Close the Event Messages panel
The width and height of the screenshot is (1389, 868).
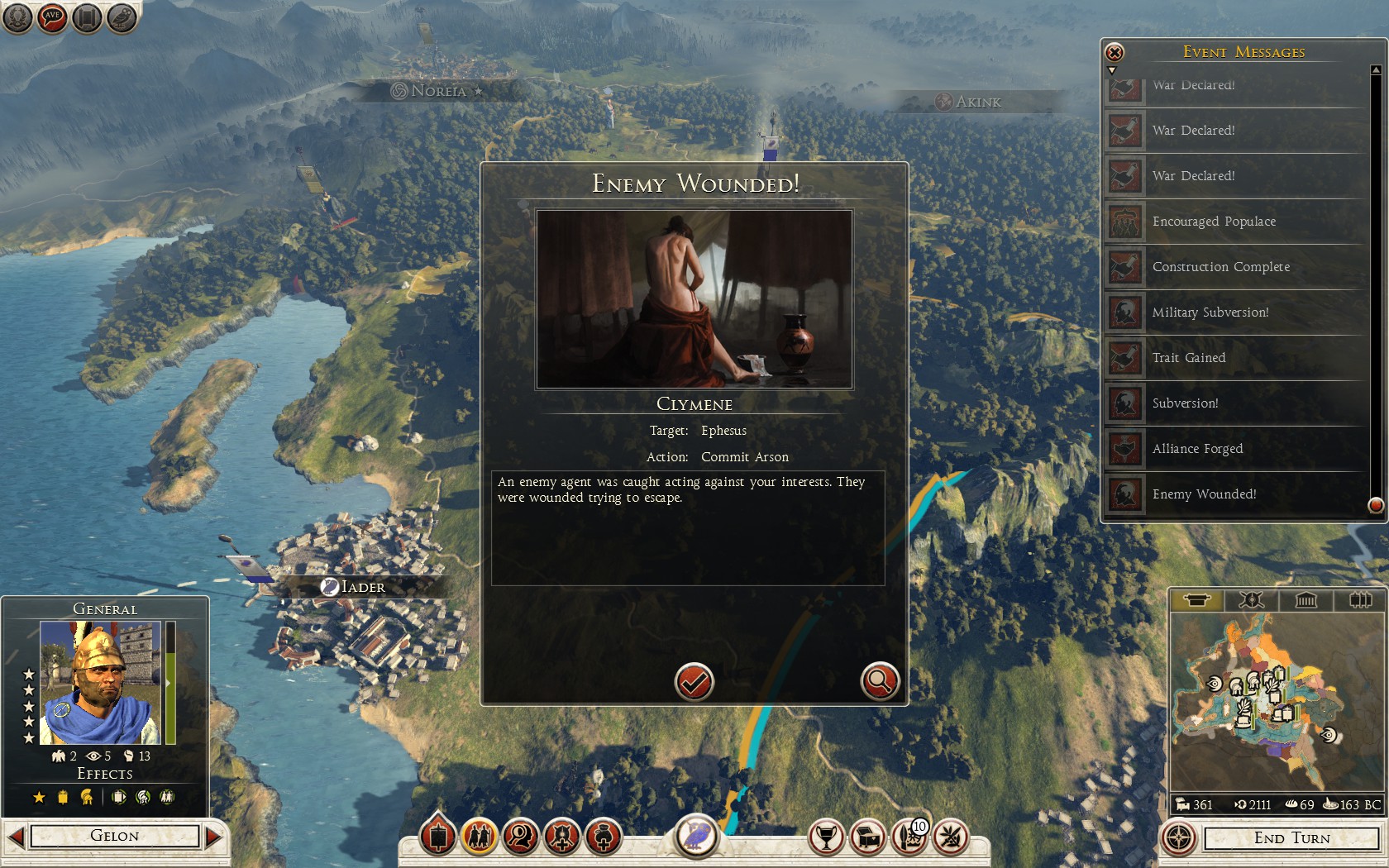tap(1115, 53)
